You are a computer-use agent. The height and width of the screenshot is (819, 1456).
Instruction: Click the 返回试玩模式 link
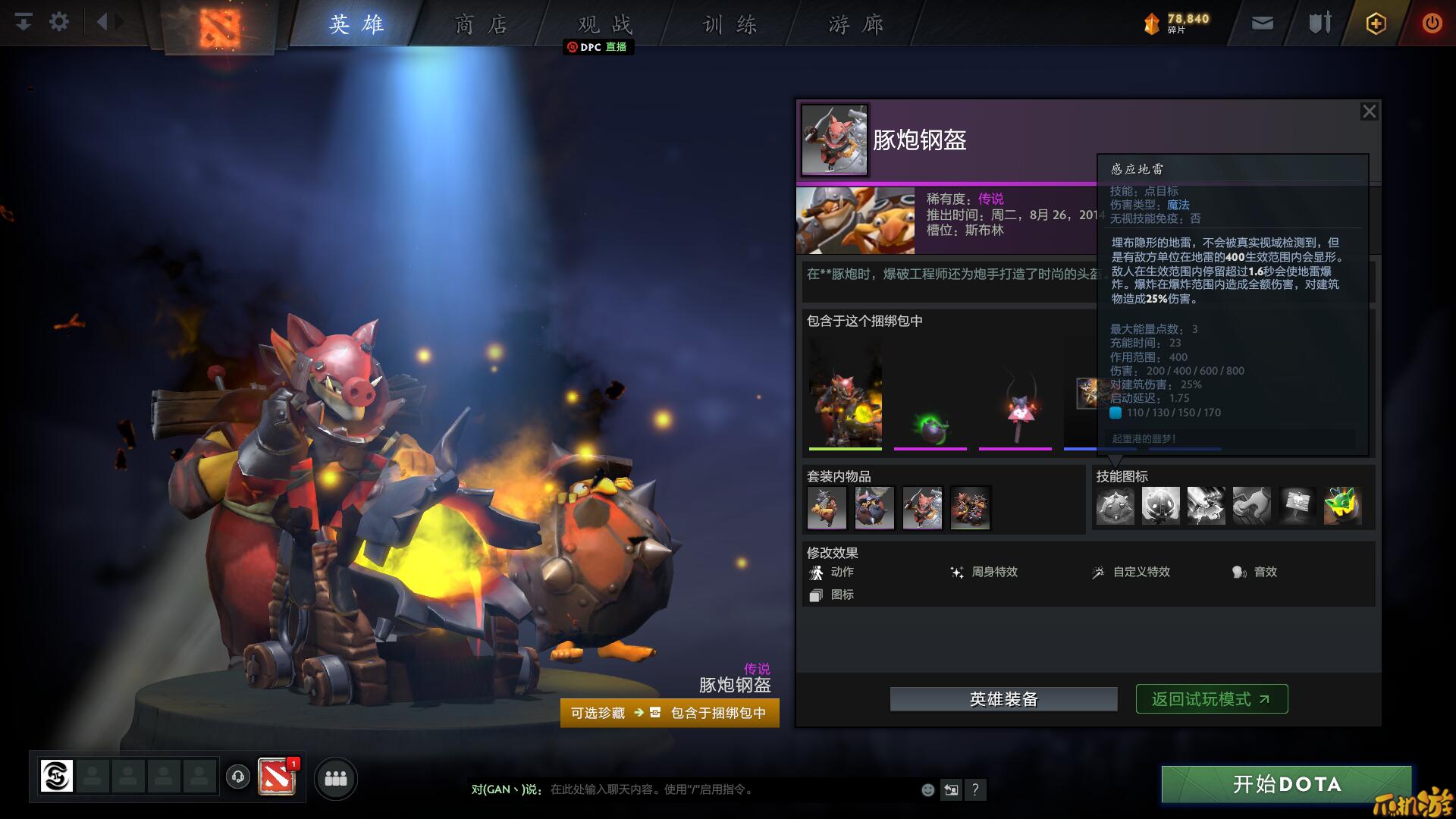(x=1210, y=698)
